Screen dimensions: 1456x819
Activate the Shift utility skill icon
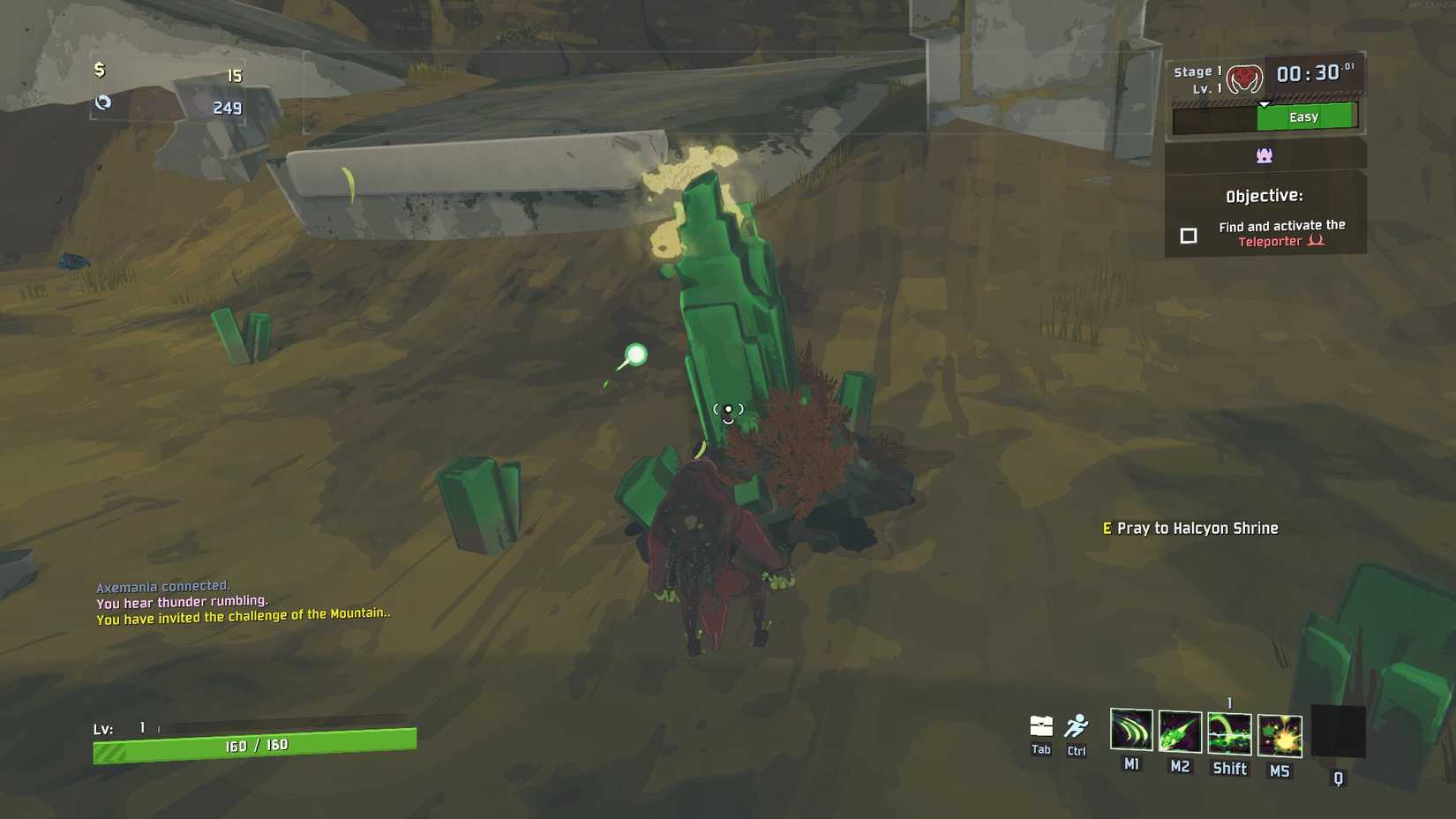pyautogui.click(x=1229, y=735)
